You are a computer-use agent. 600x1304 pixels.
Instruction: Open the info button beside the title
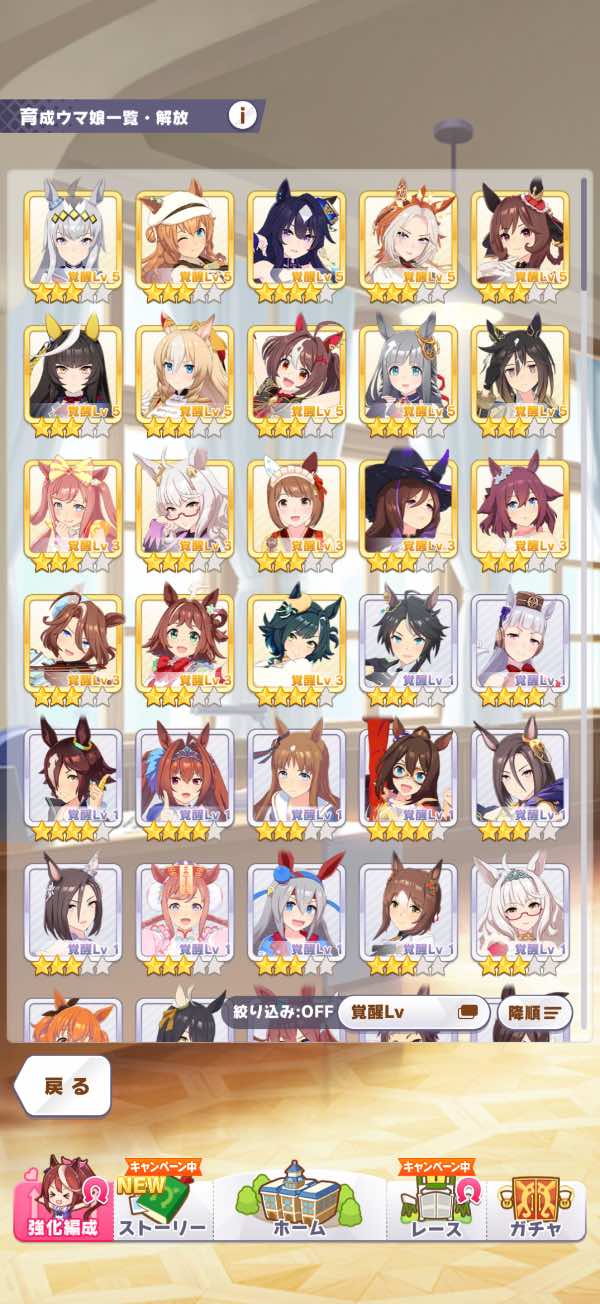pos(242,115)
